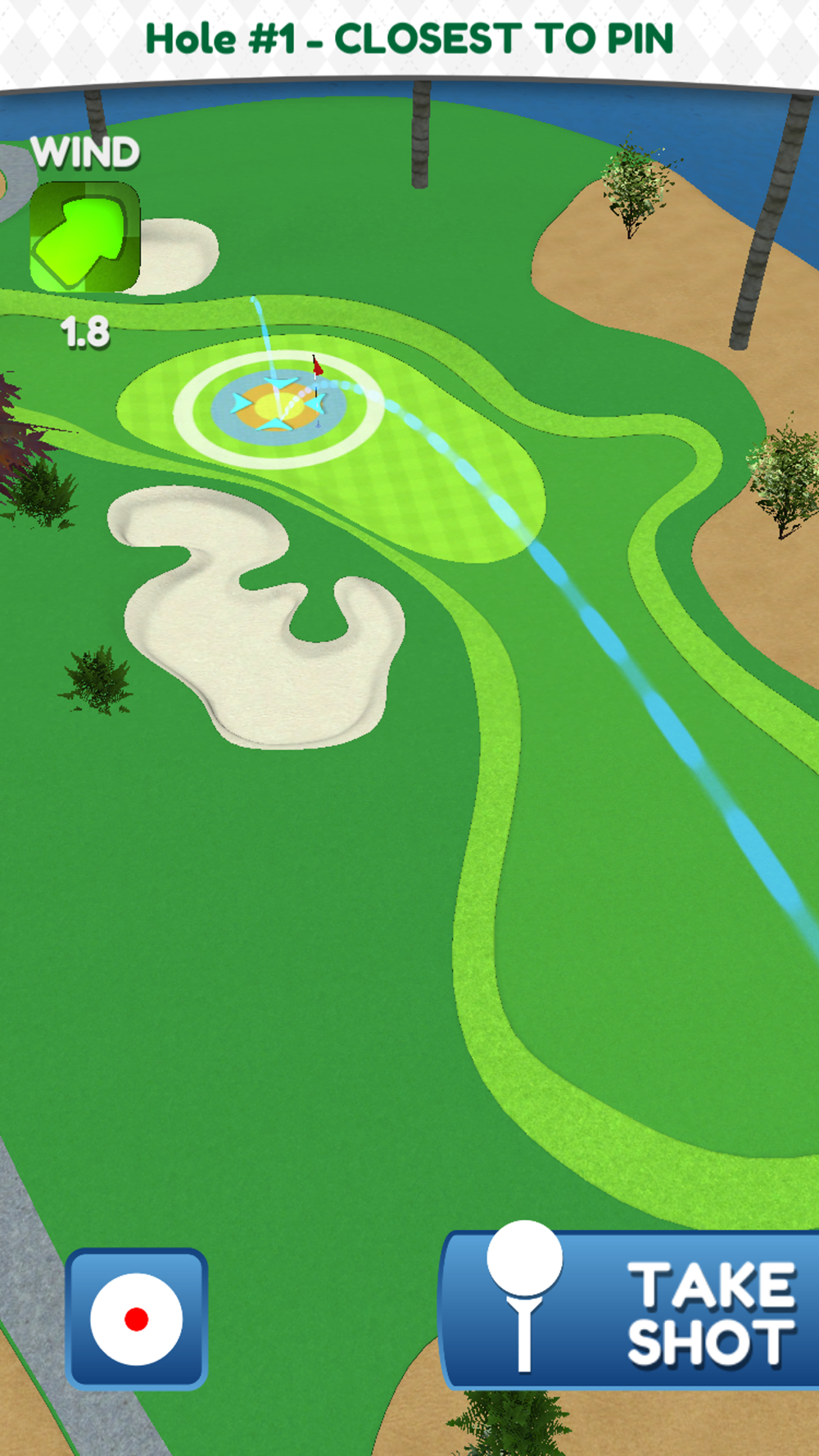This screenshot has width=819, height=1456.
Task: Select the wind direction arrow indicator
Action: coord(84,237)
